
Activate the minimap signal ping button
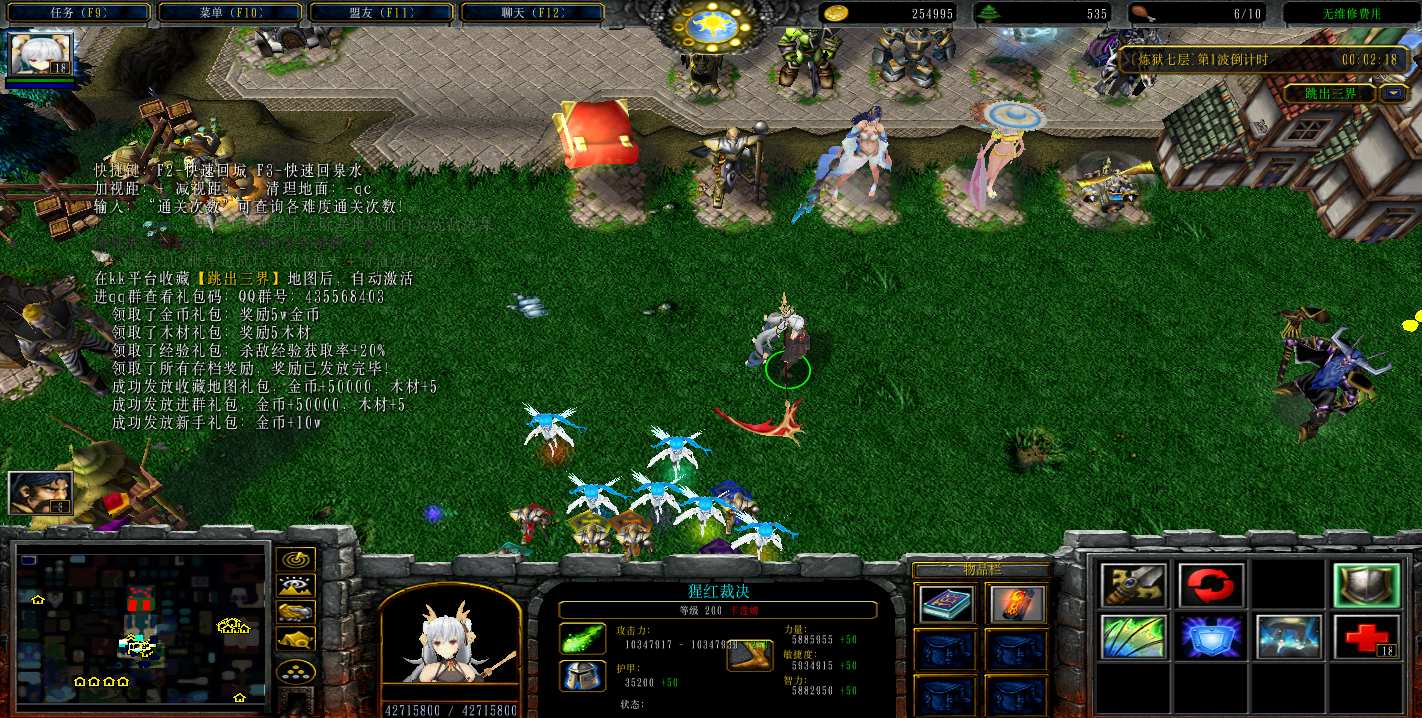click(x=296, y=560)
